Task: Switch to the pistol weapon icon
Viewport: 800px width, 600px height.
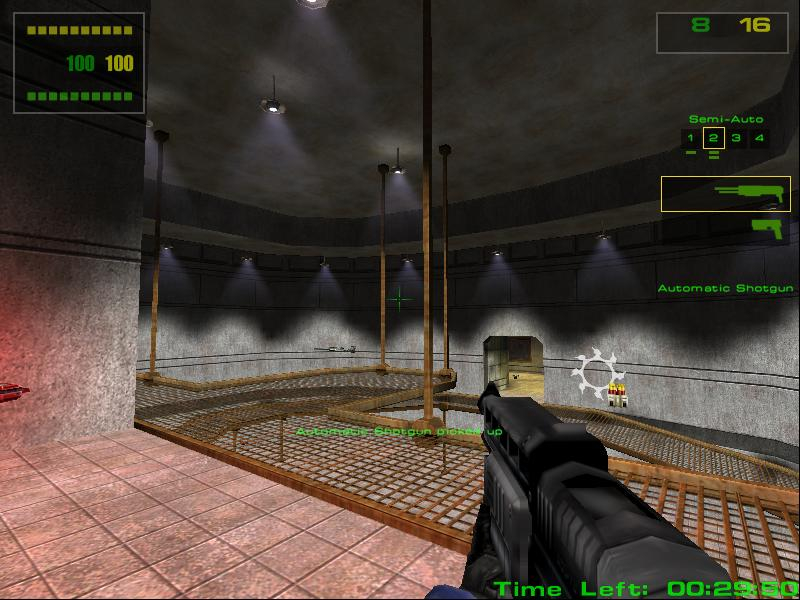Action: pos(765,227)
